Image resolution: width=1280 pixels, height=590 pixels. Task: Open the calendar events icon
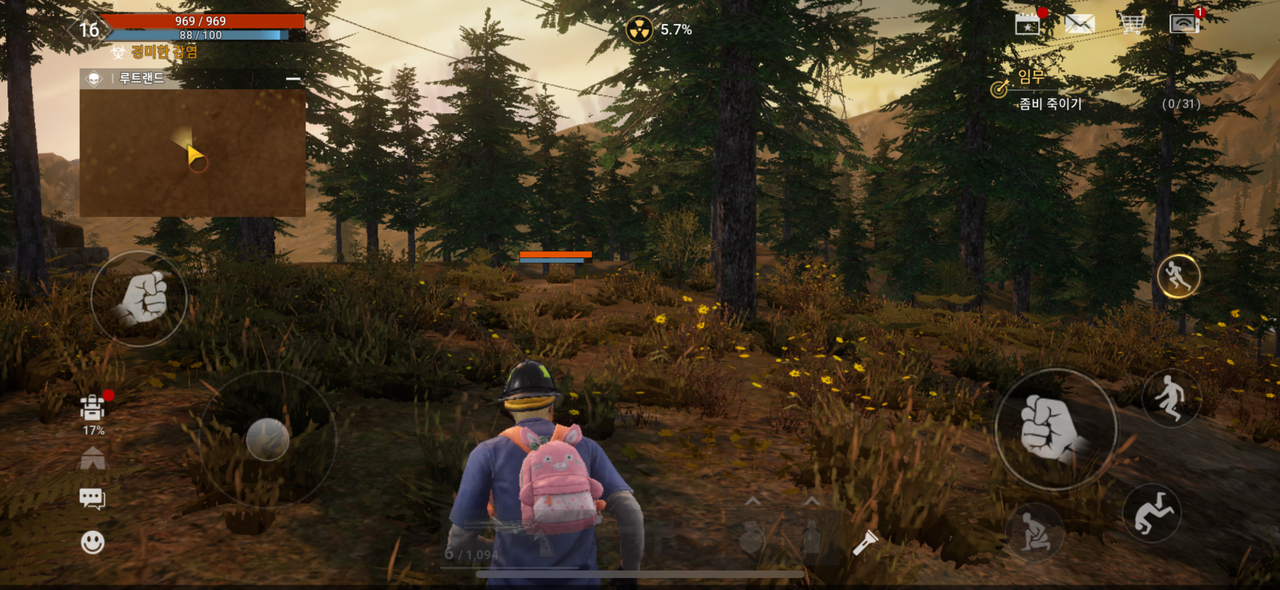[1028, 24]
